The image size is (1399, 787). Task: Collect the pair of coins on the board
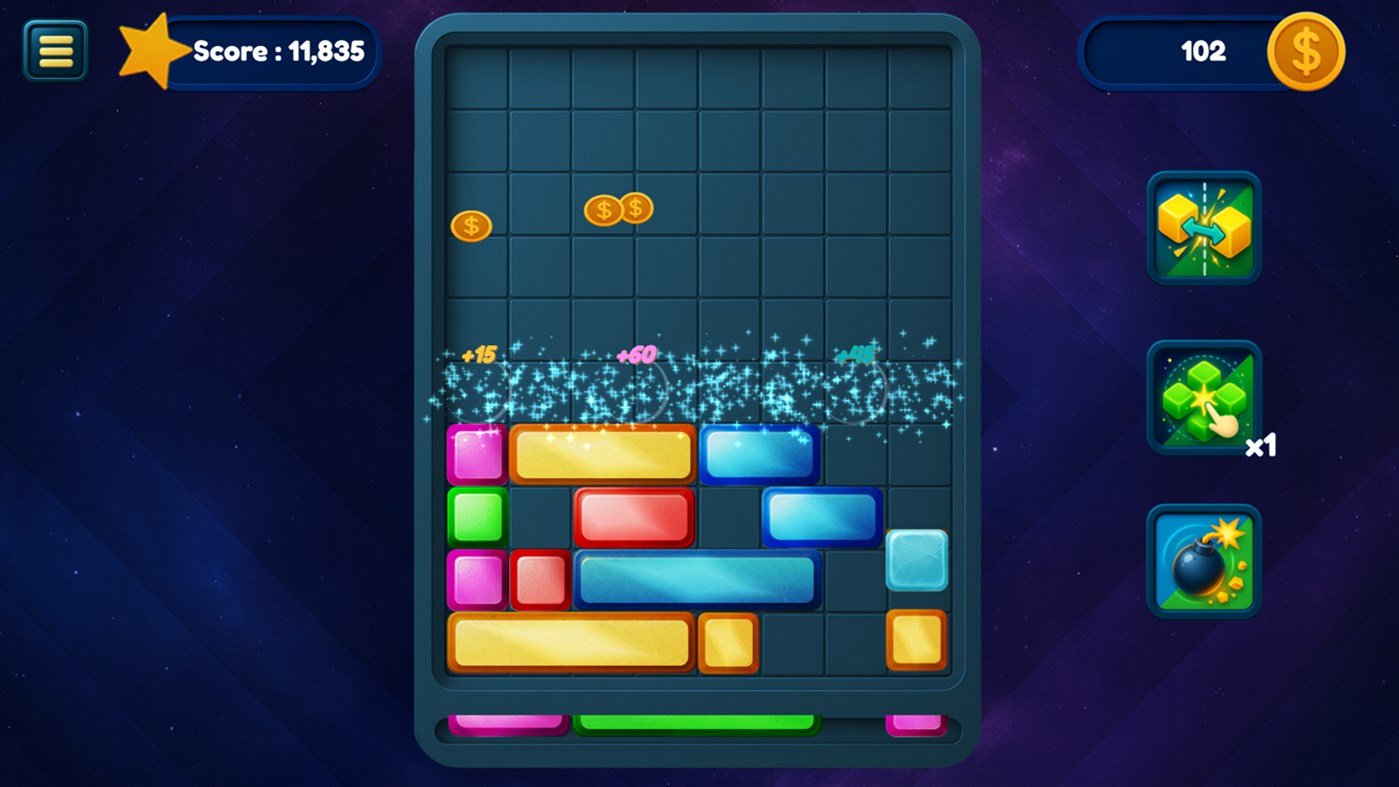pos(618,208)
